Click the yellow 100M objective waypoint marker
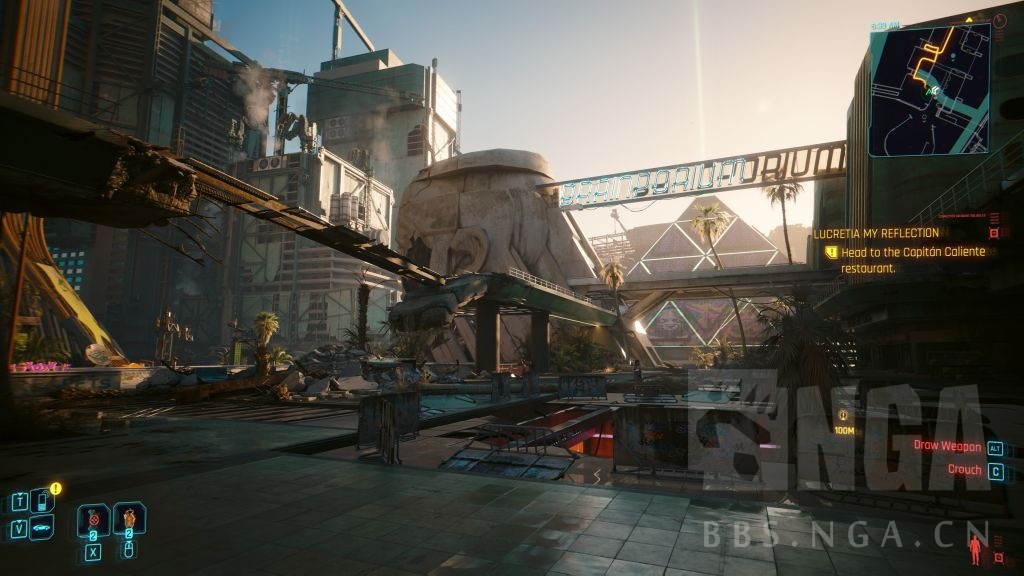This screenshot has width=1024, height=576. [844, 415]
